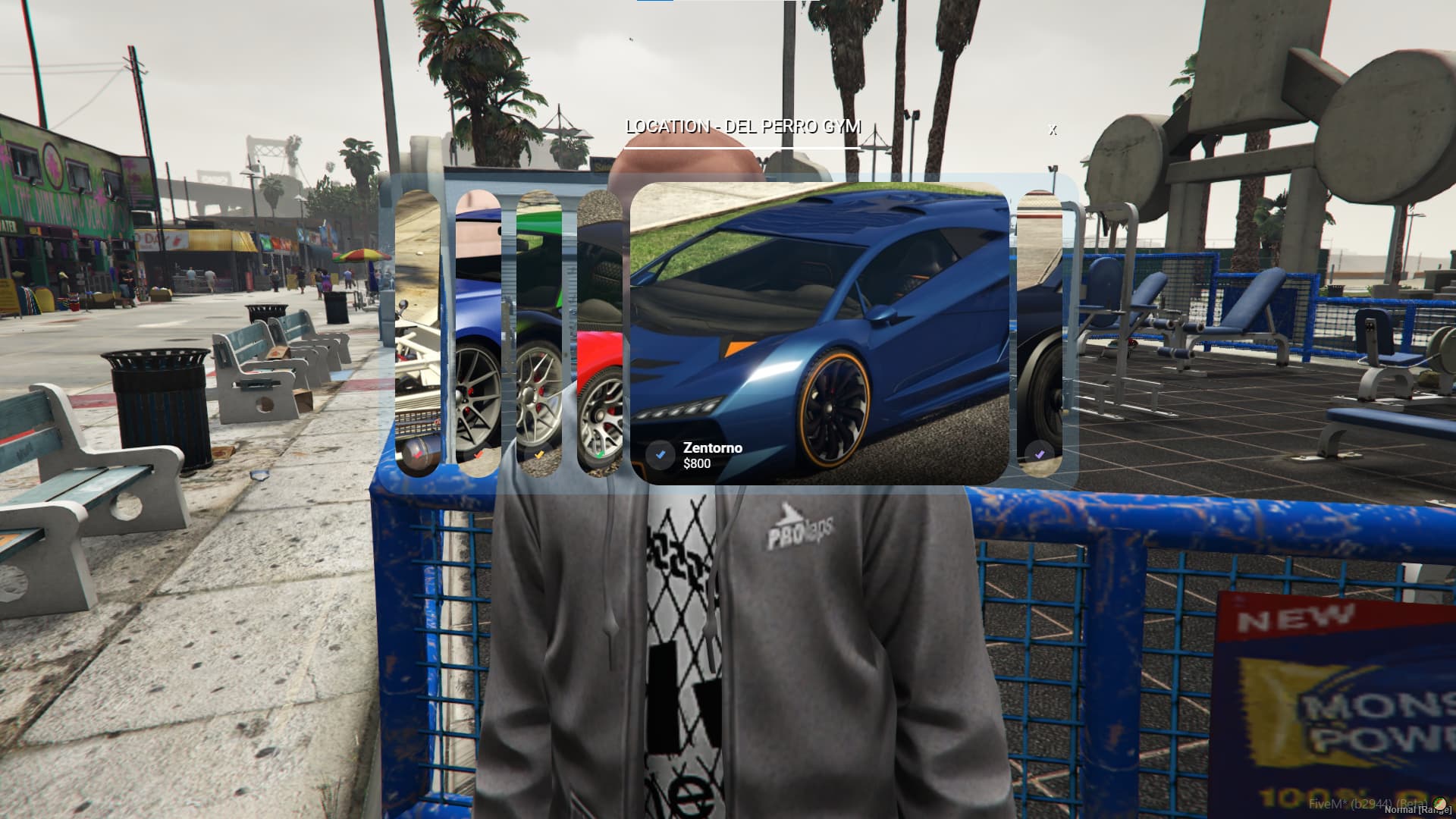This screenshot has width=1456, height=819.
Task: Close the vehicle menu with the X
Action: [x=1052, y=130]
